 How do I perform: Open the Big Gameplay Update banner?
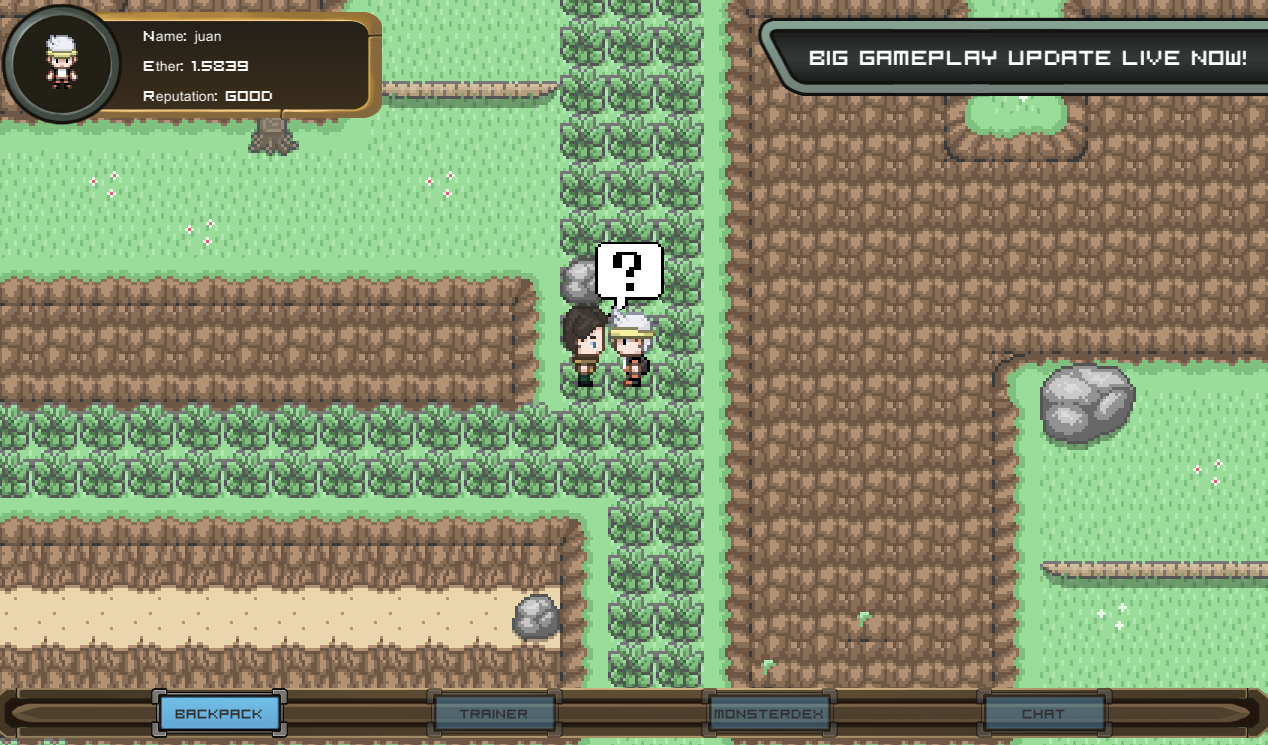[1027, 57]
